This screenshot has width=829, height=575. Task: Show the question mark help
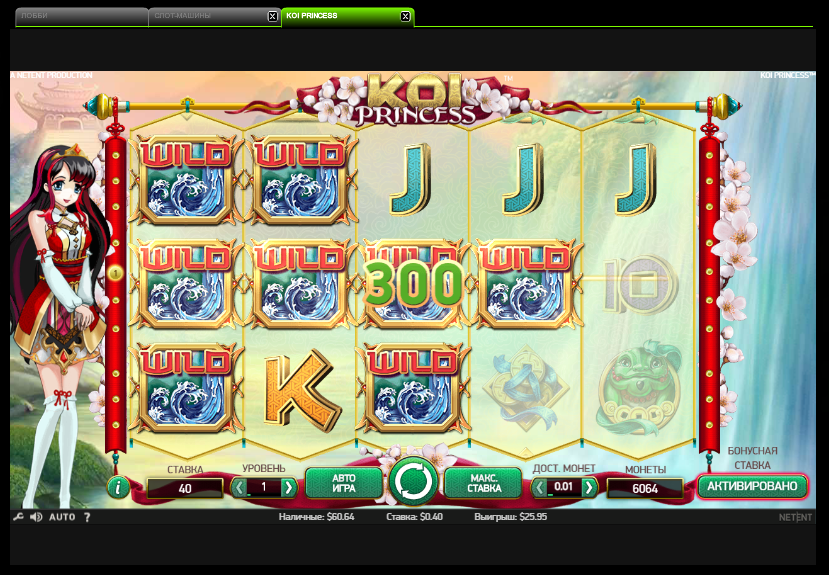pos(87,517)
